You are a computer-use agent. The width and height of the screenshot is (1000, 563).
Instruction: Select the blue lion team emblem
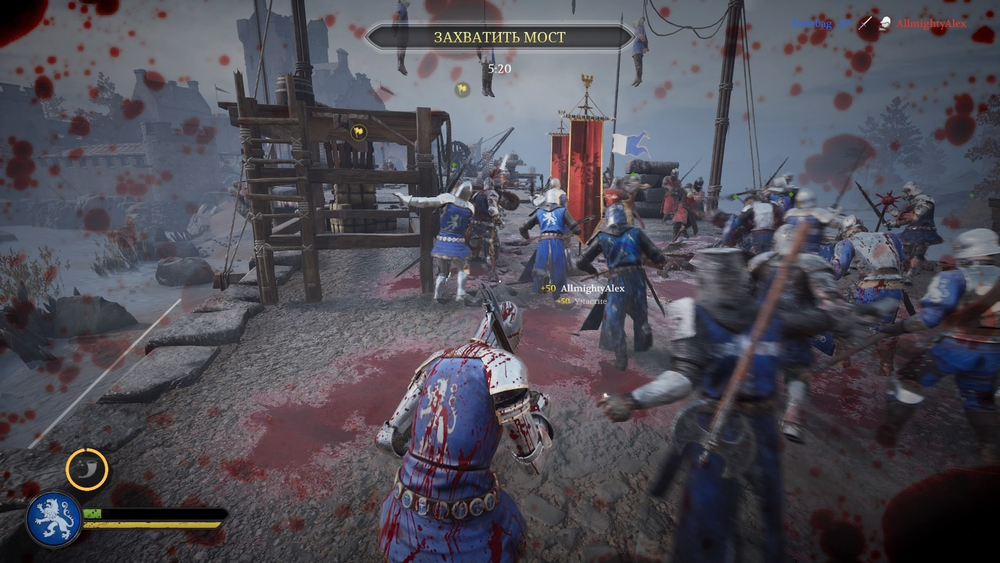[x=54, y=519]
